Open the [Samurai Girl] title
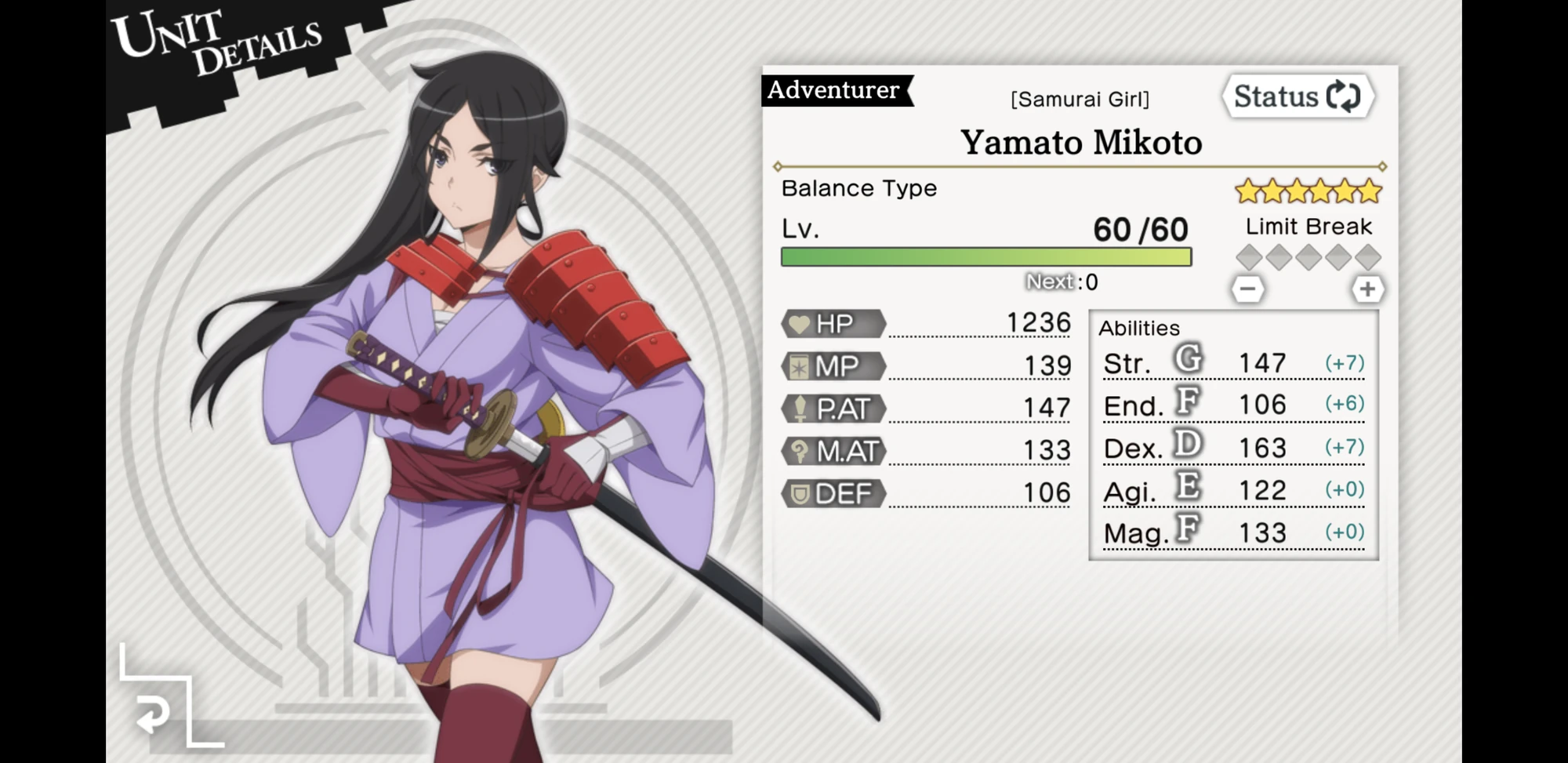Screen dimensions: 1568x763 (x=1080, y=100)
